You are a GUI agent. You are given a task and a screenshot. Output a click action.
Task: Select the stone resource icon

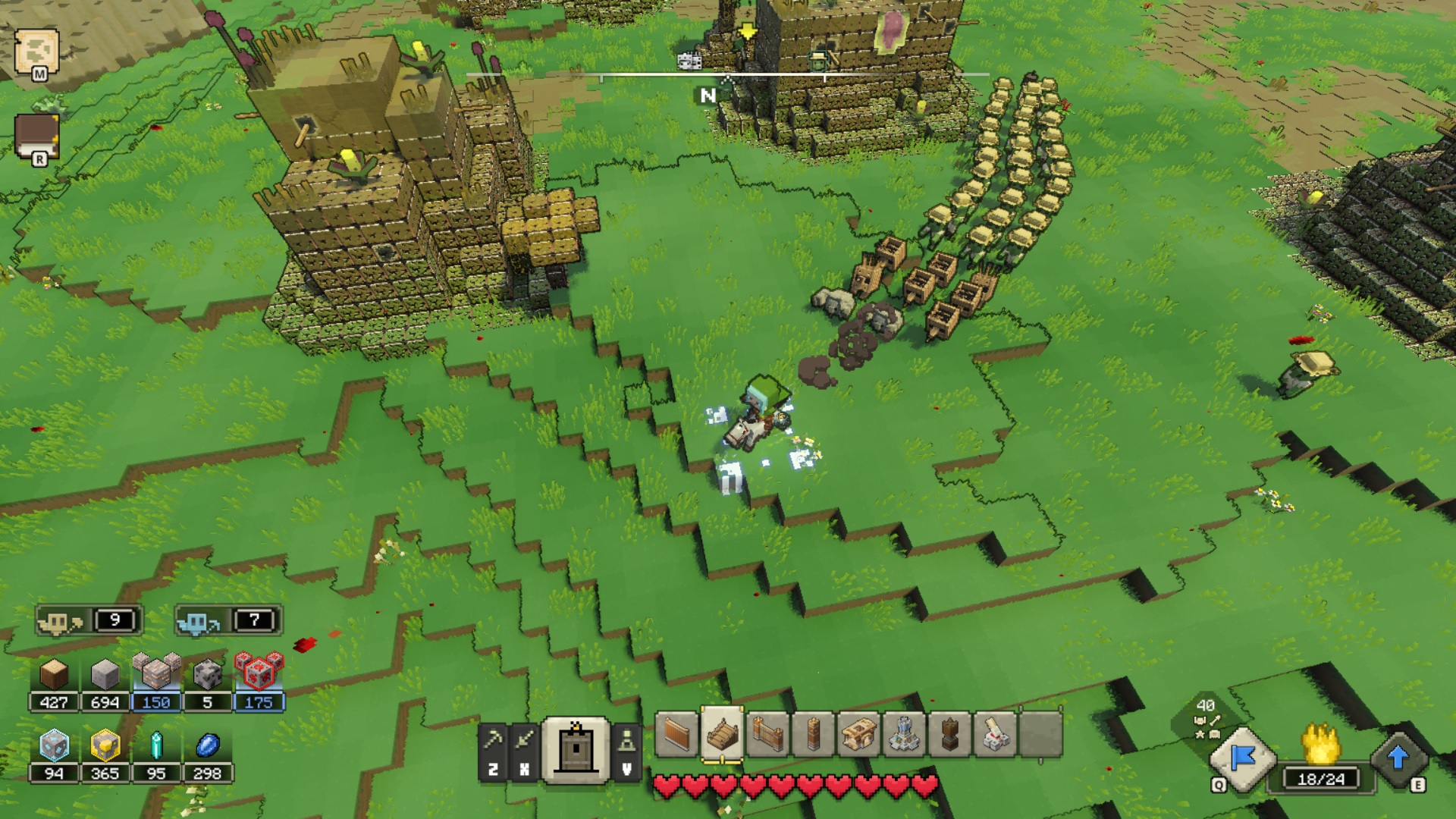(x=105, y=674)
